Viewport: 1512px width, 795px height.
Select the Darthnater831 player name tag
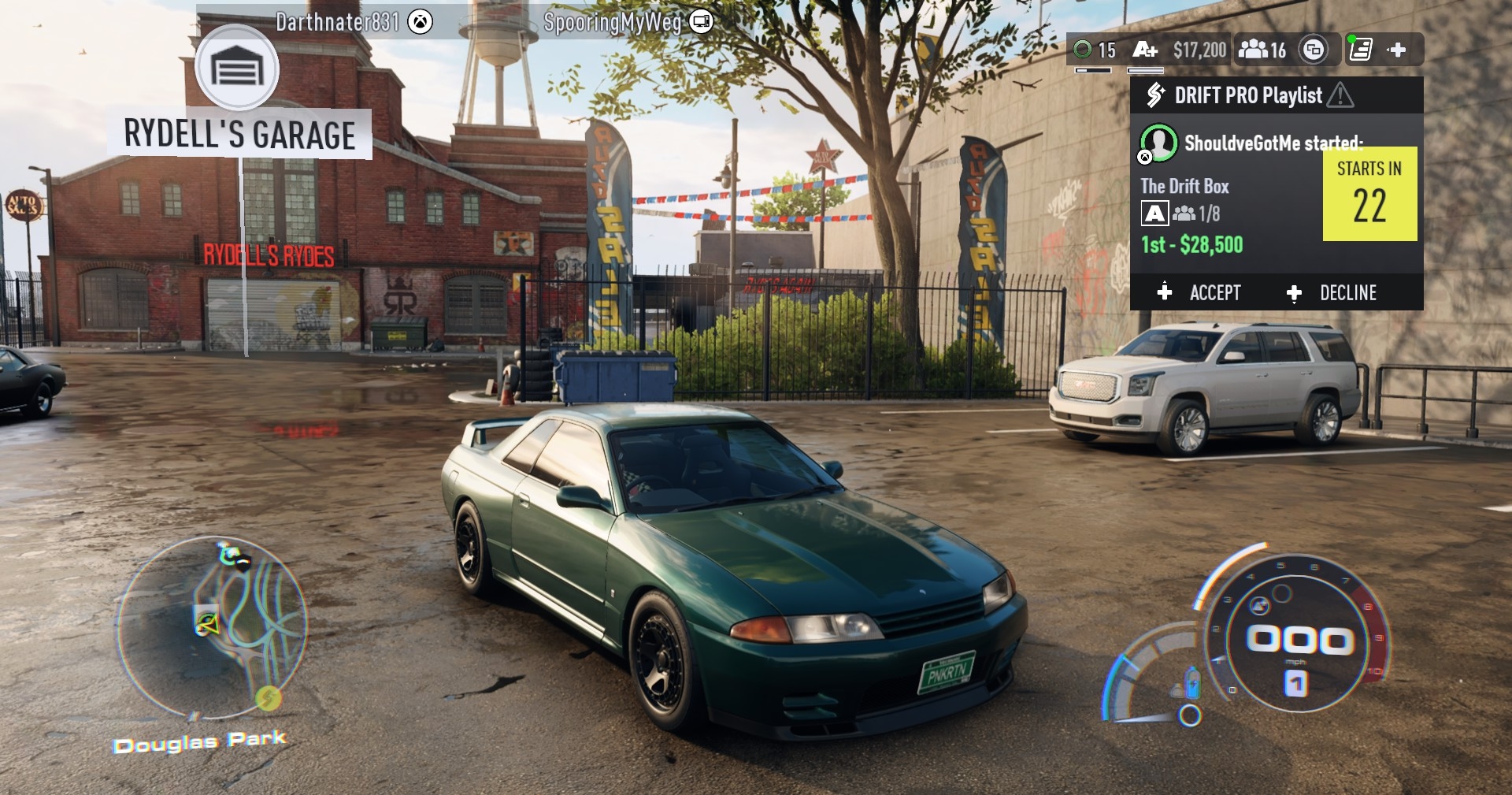[x=354, y=22]
